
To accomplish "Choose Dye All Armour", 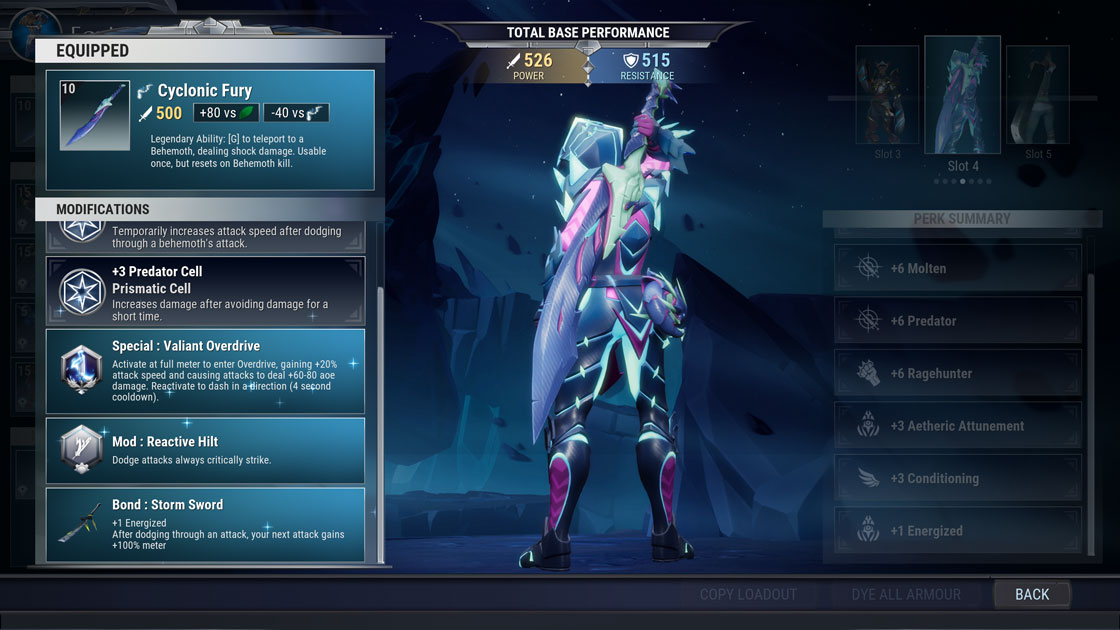I will pos(906,594).
